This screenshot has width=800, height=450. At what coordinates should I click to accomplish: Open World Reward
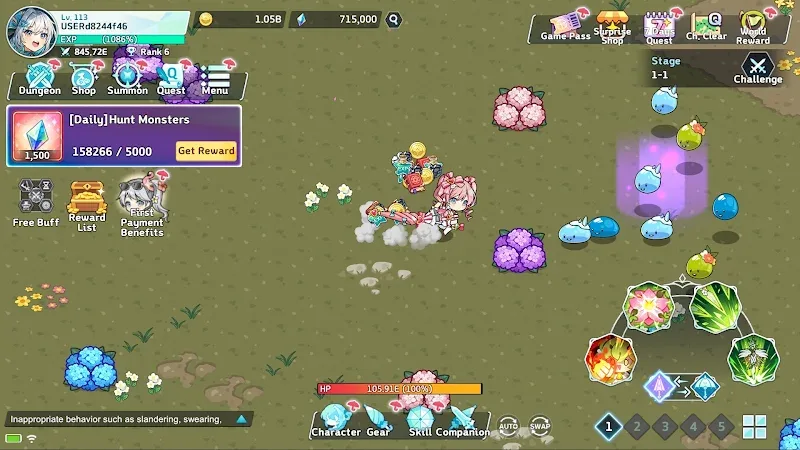pyautogui.click(x=753, y=27)
